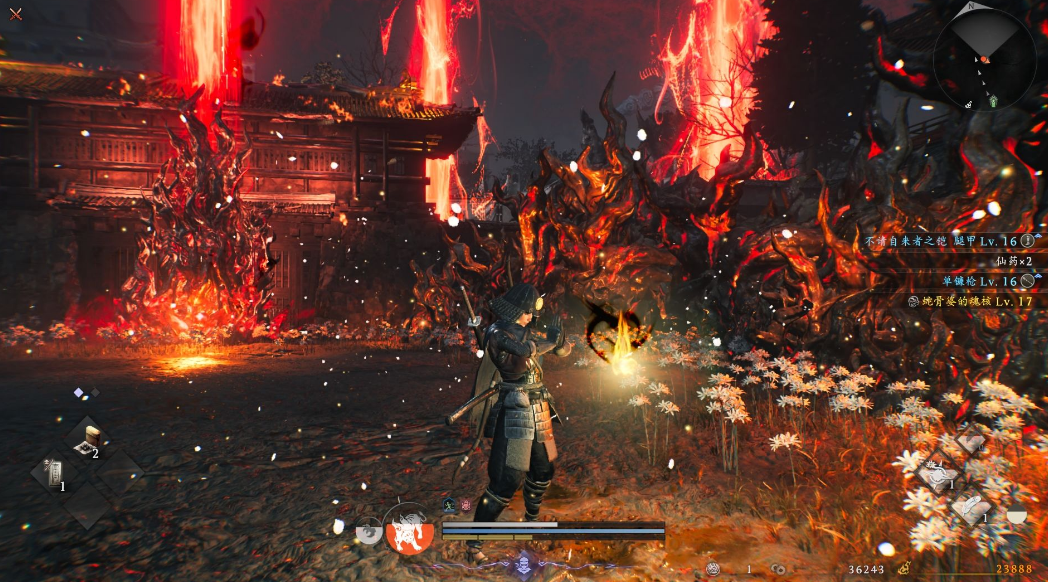Click the 姥骨婆的魂核 Lv.17 loot entry

click(x=969, y=300)
